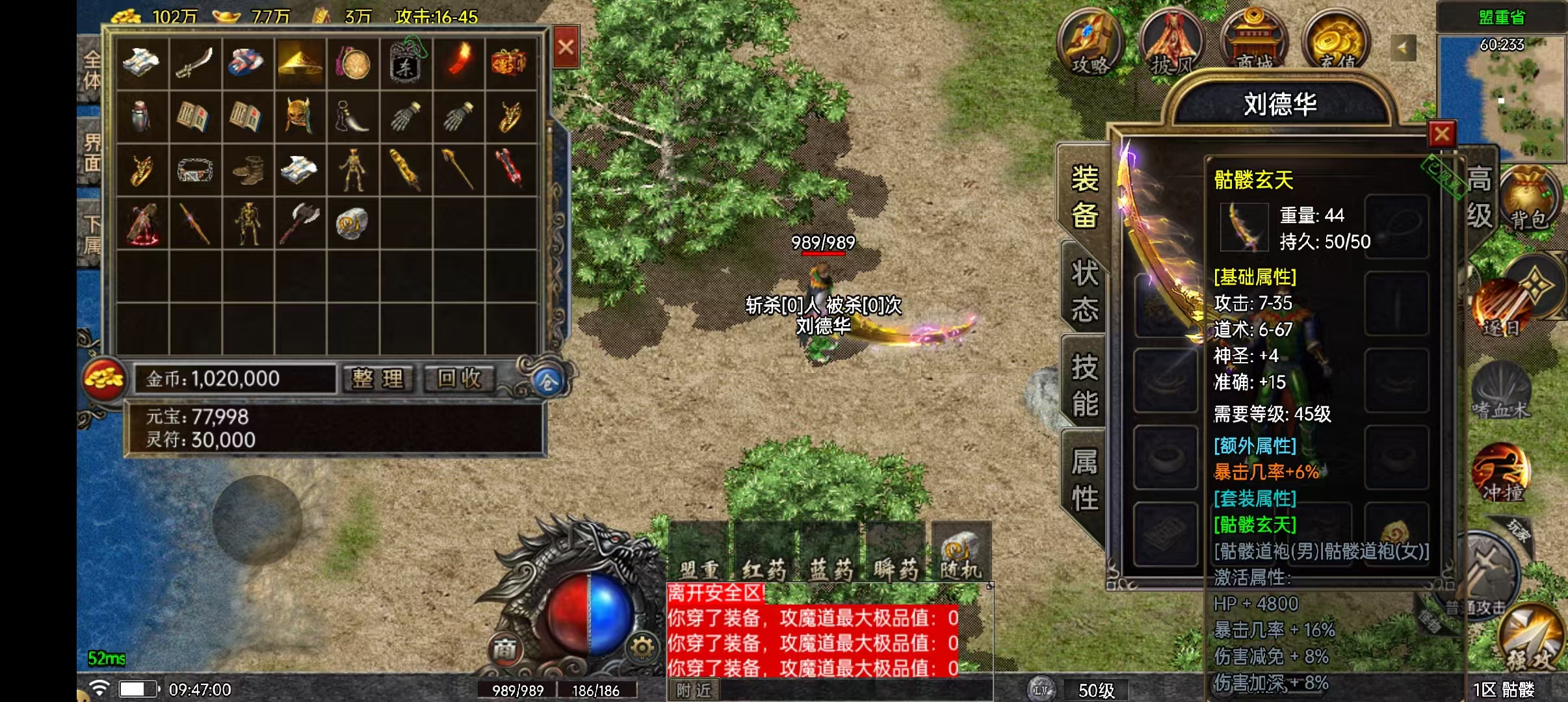1568x702 pixels.
Task: Select the straw hat inventory item
Action: 298,63
